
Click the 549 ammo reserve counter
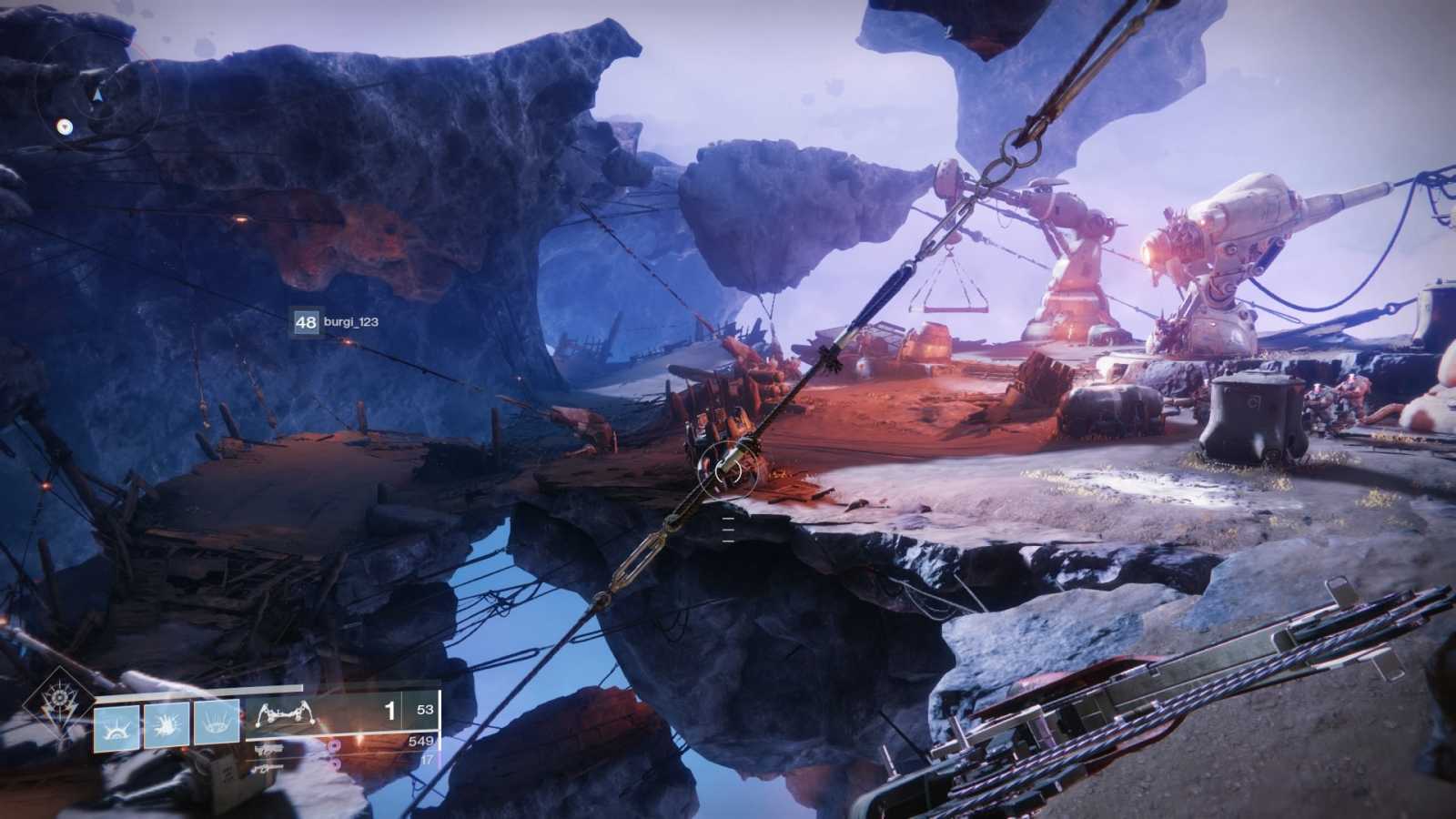tap(420, 741)
